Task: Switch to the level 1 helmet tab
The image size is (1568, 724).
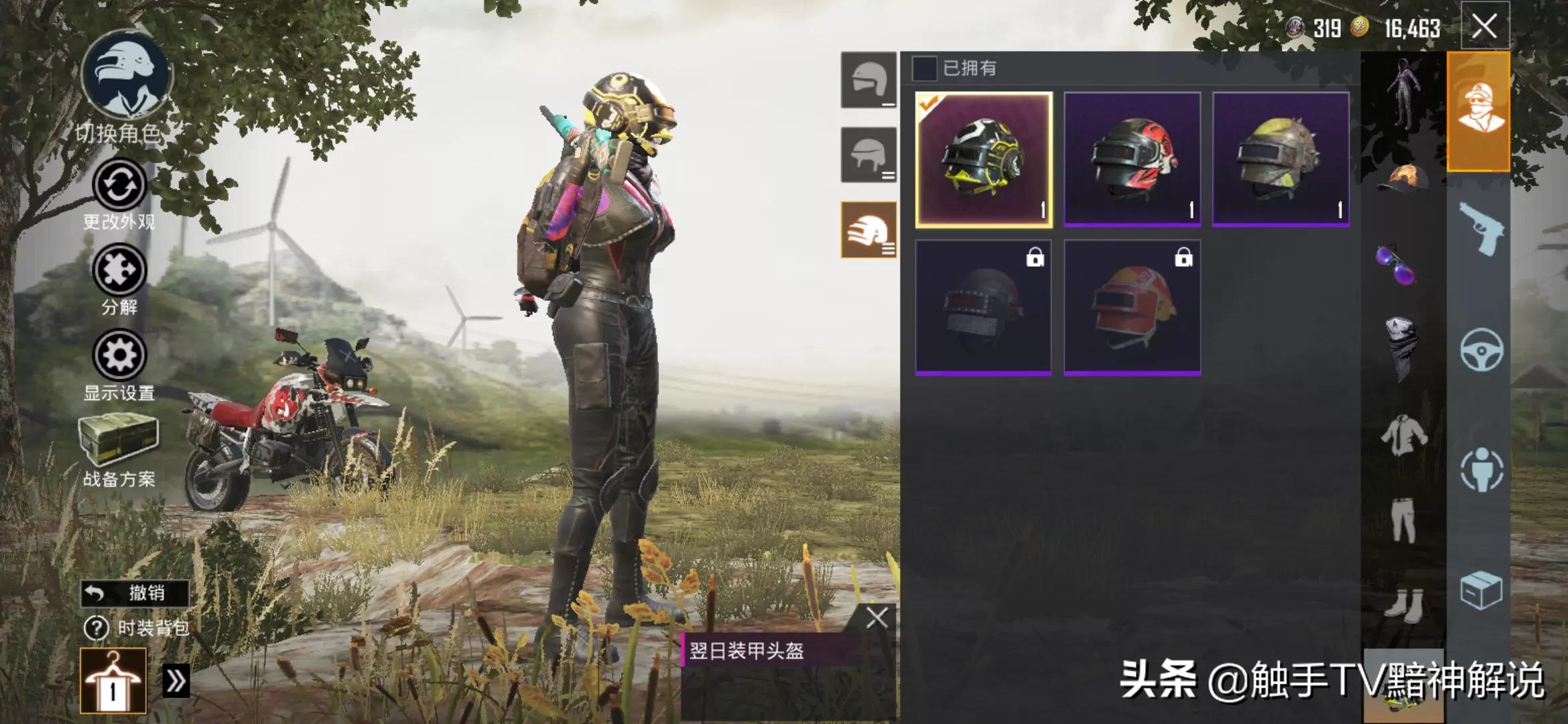Action: click(x=868, y=80)
